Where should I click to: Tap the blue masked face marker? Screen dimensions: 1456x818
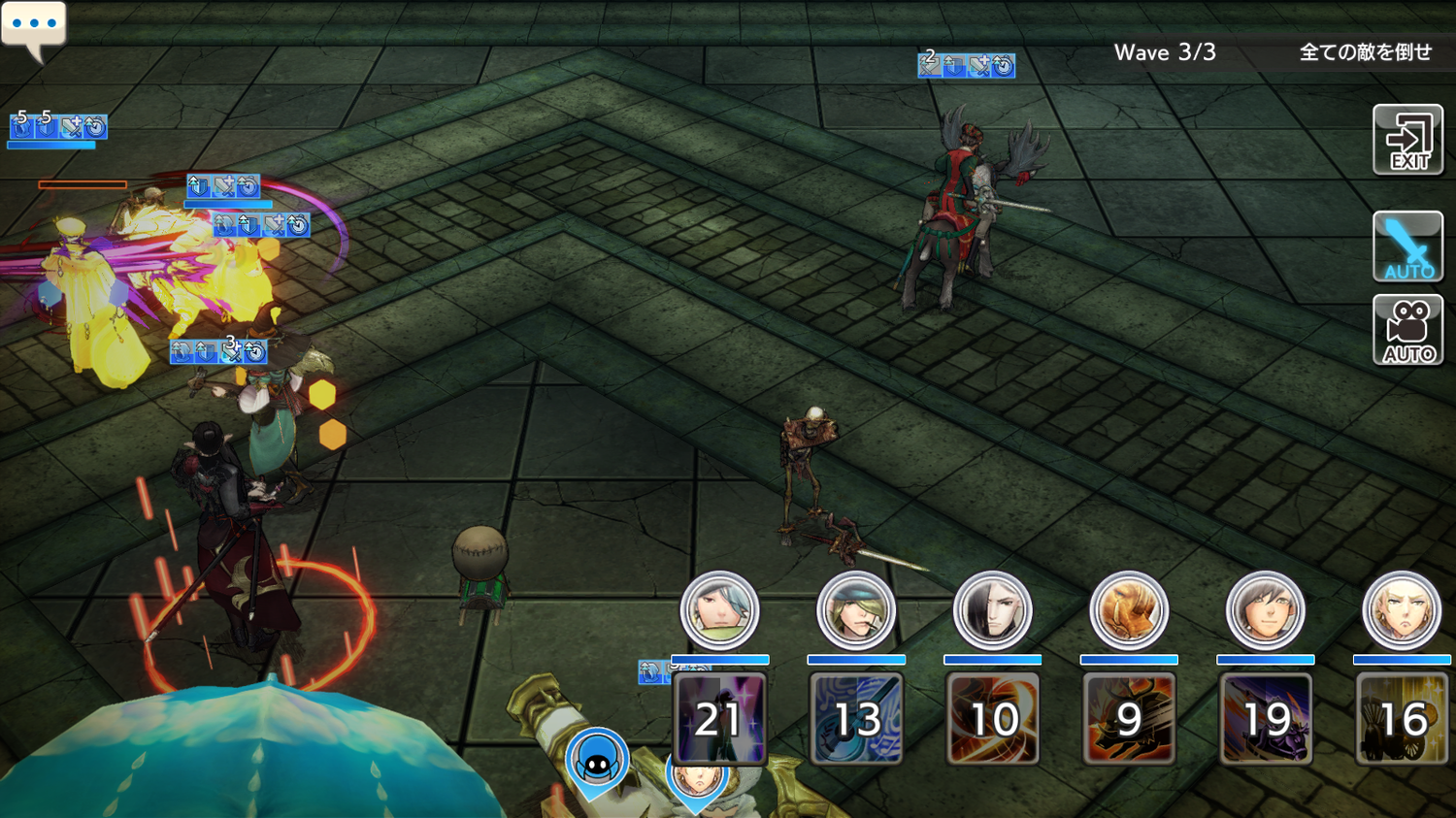click(597, 763)
